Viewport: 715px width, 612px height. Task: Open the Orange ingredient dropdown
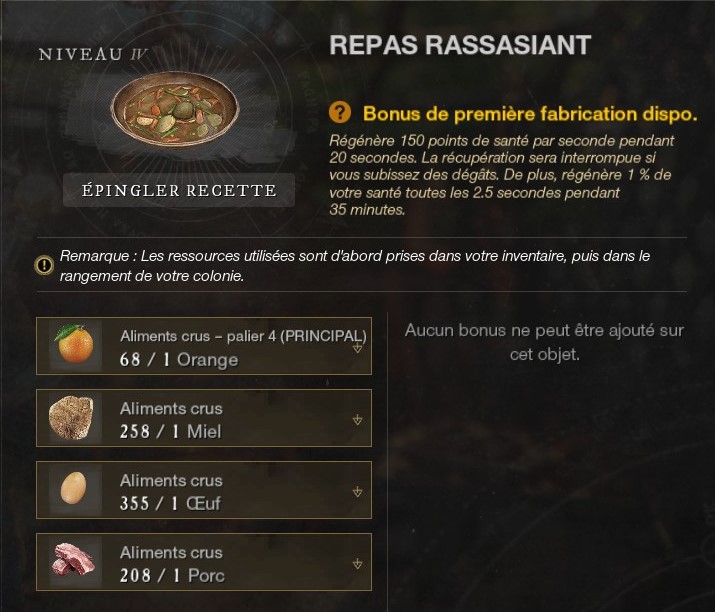click(x=357, y=348)
